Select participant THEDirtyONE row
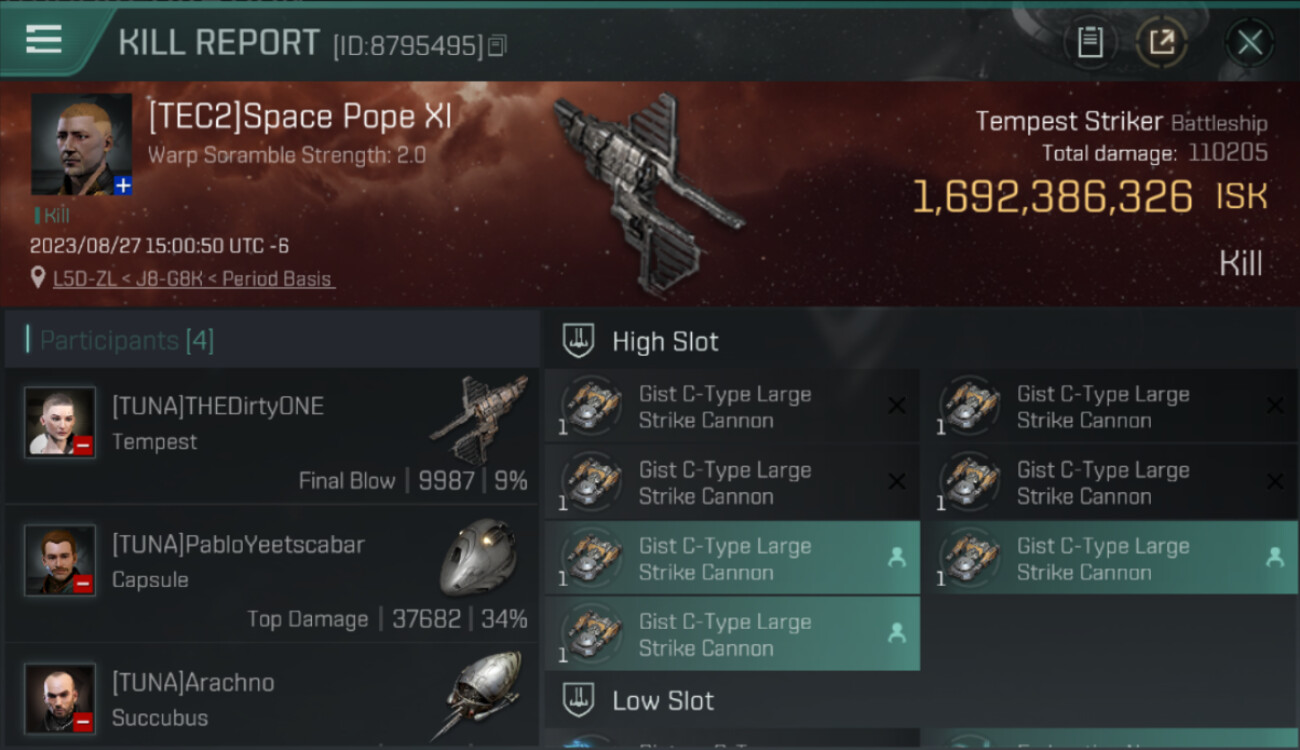 click(x=272, y=435)
